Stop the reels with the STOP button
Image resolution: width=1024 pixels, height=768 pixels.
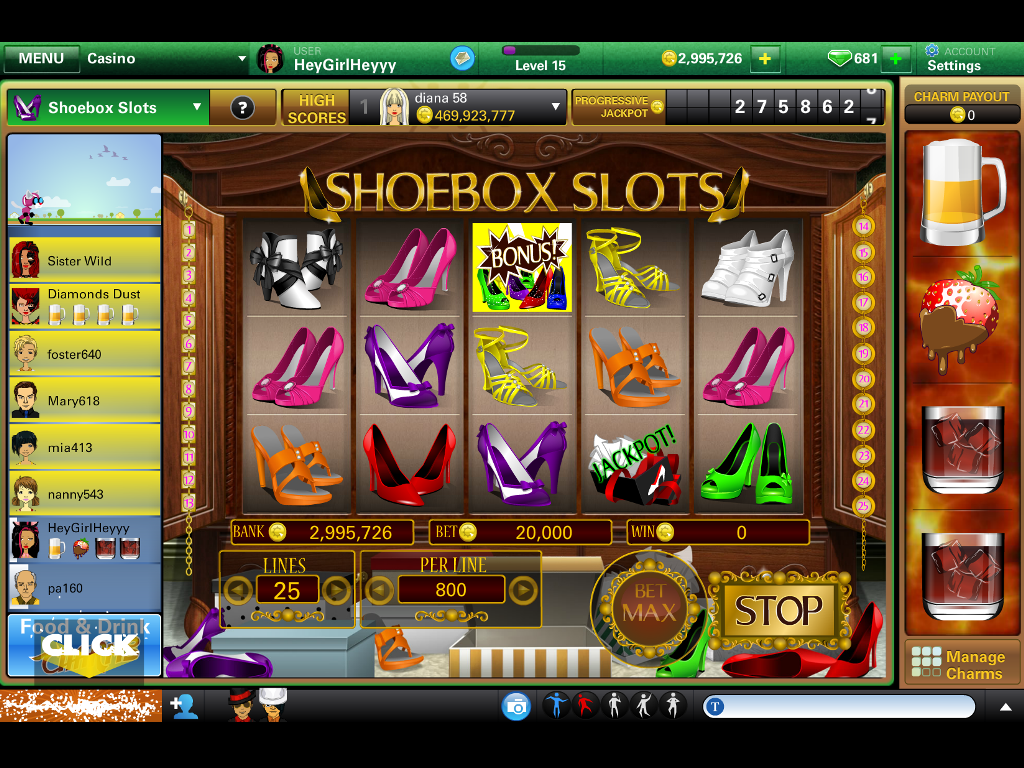point(779,610)
